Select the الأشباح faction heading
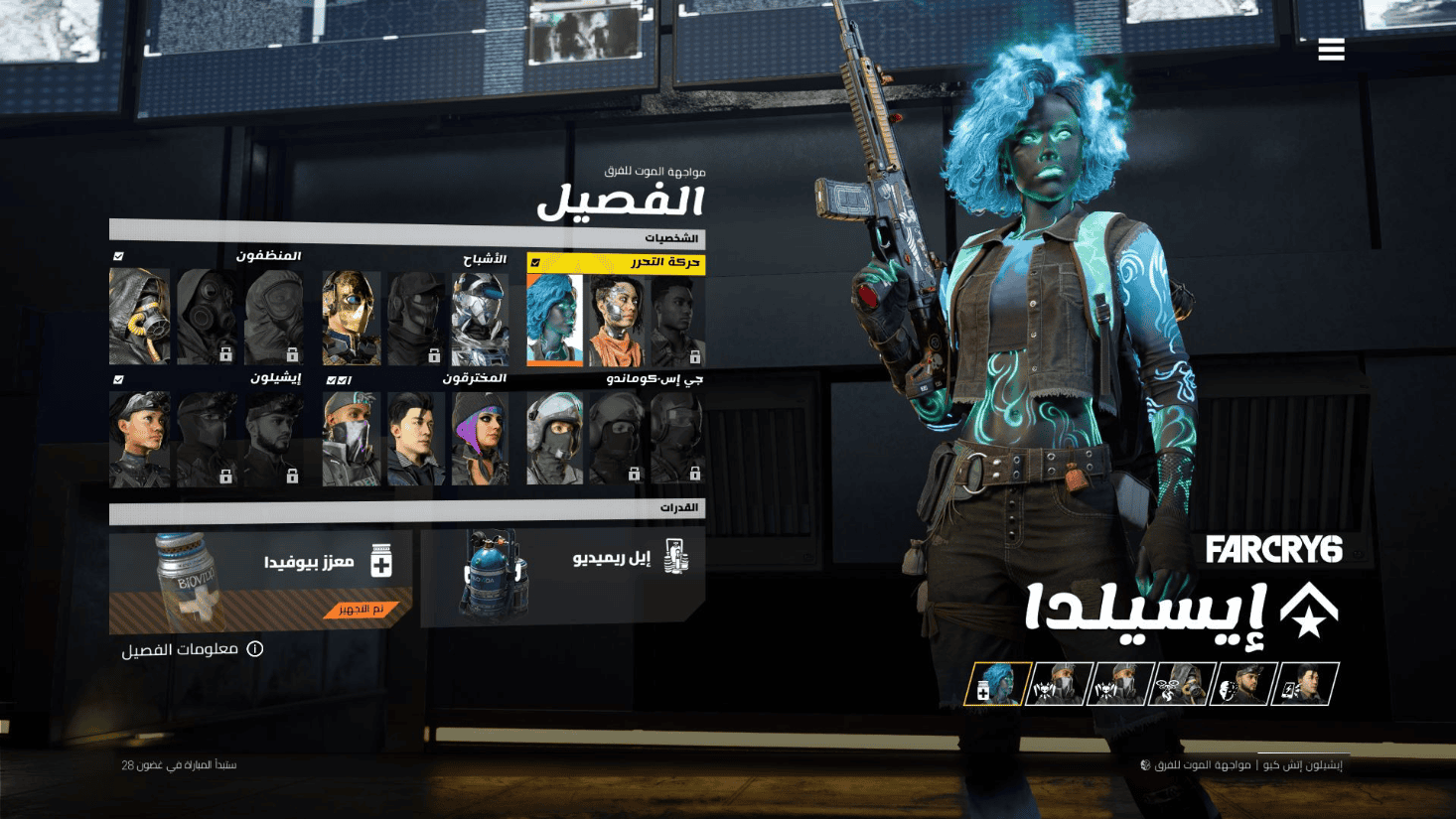The image size is (1456, 819). pyautogui.click(x=486, y=258)
